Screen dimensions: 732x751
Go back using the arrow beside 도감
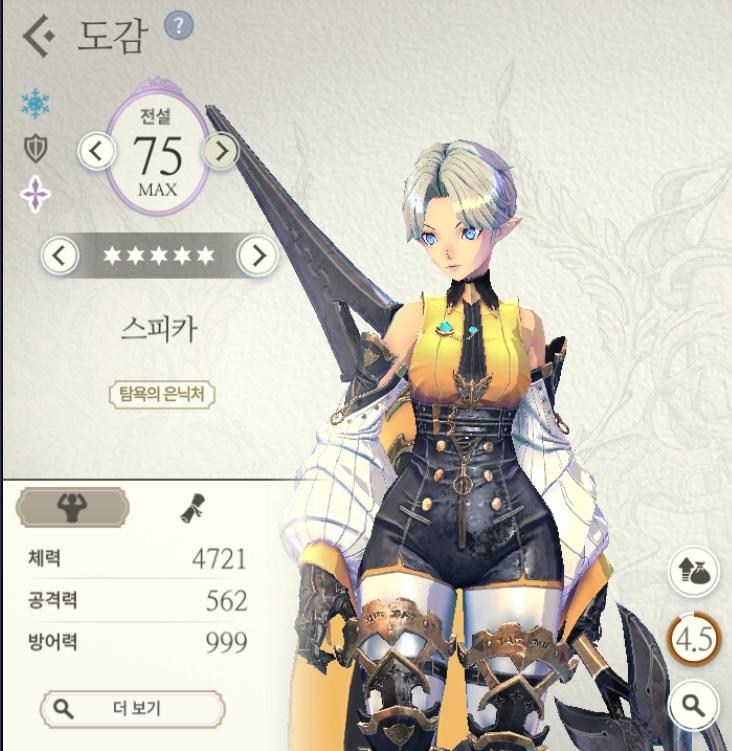click(x=38, y=37)
